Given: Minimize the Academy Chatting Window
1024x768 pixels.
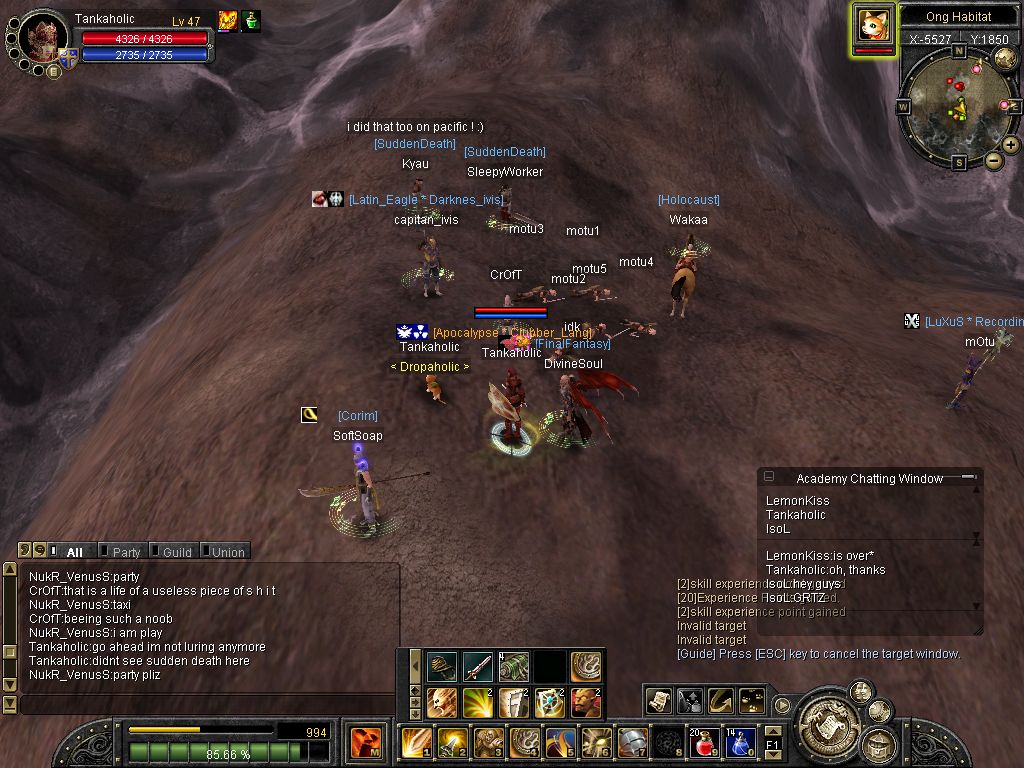Looking at the screenshot, I should [x=968, y=478].
